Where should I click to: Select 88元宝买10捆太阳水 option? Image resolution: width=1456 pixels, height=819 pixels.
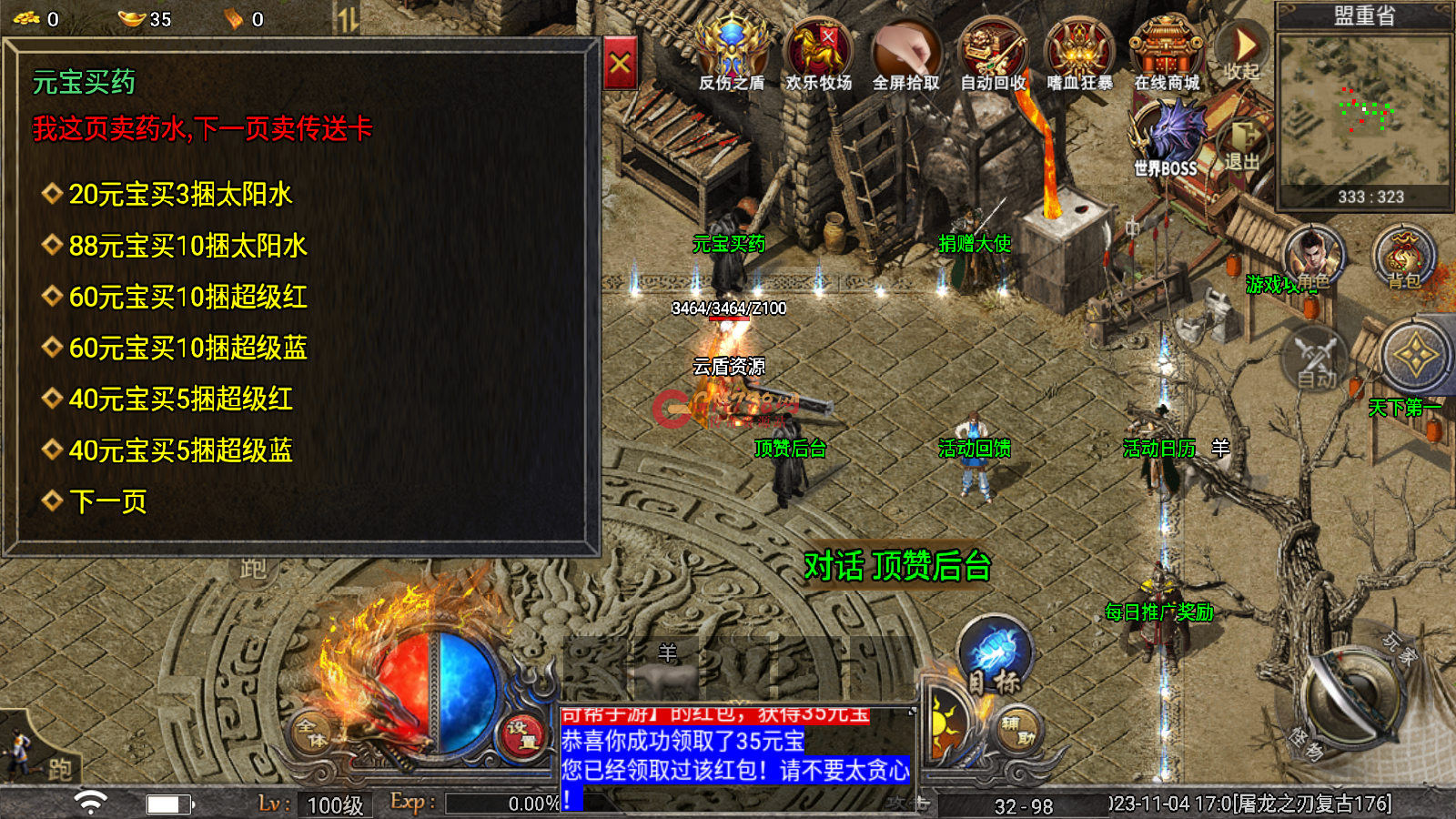pyautogui.click(x=187, y=246)
